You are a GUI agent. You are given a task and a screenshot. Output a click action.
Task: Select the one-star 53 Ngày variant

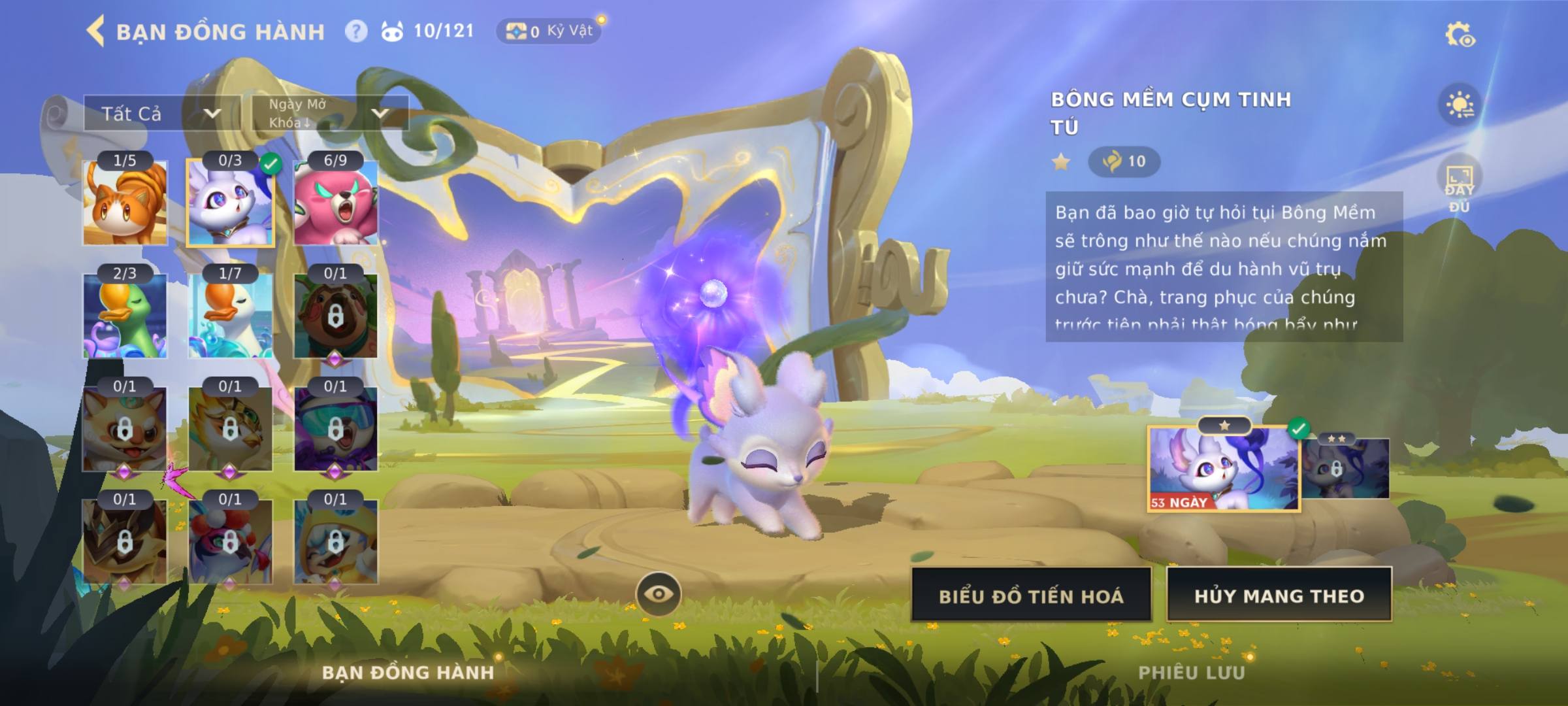click(x=1224, y=469)
